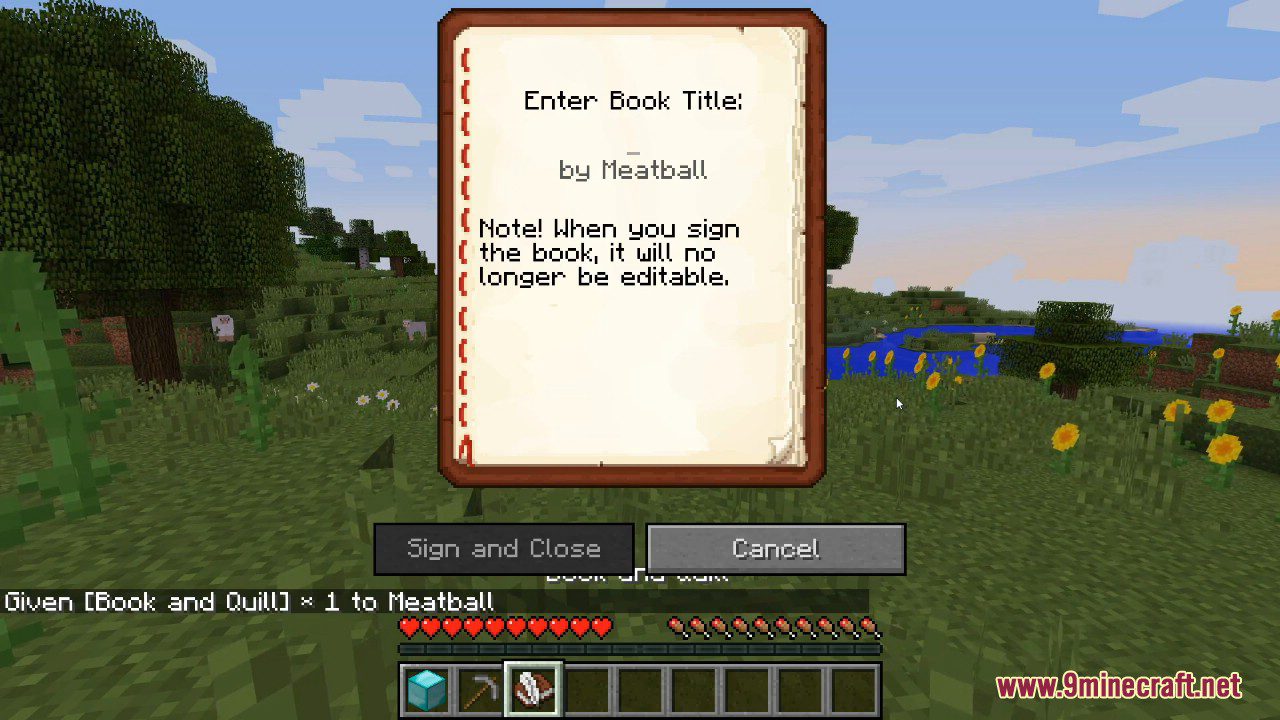
Task: Click the leftmost heart in the health bar
Action: click(x=409, y=628)
